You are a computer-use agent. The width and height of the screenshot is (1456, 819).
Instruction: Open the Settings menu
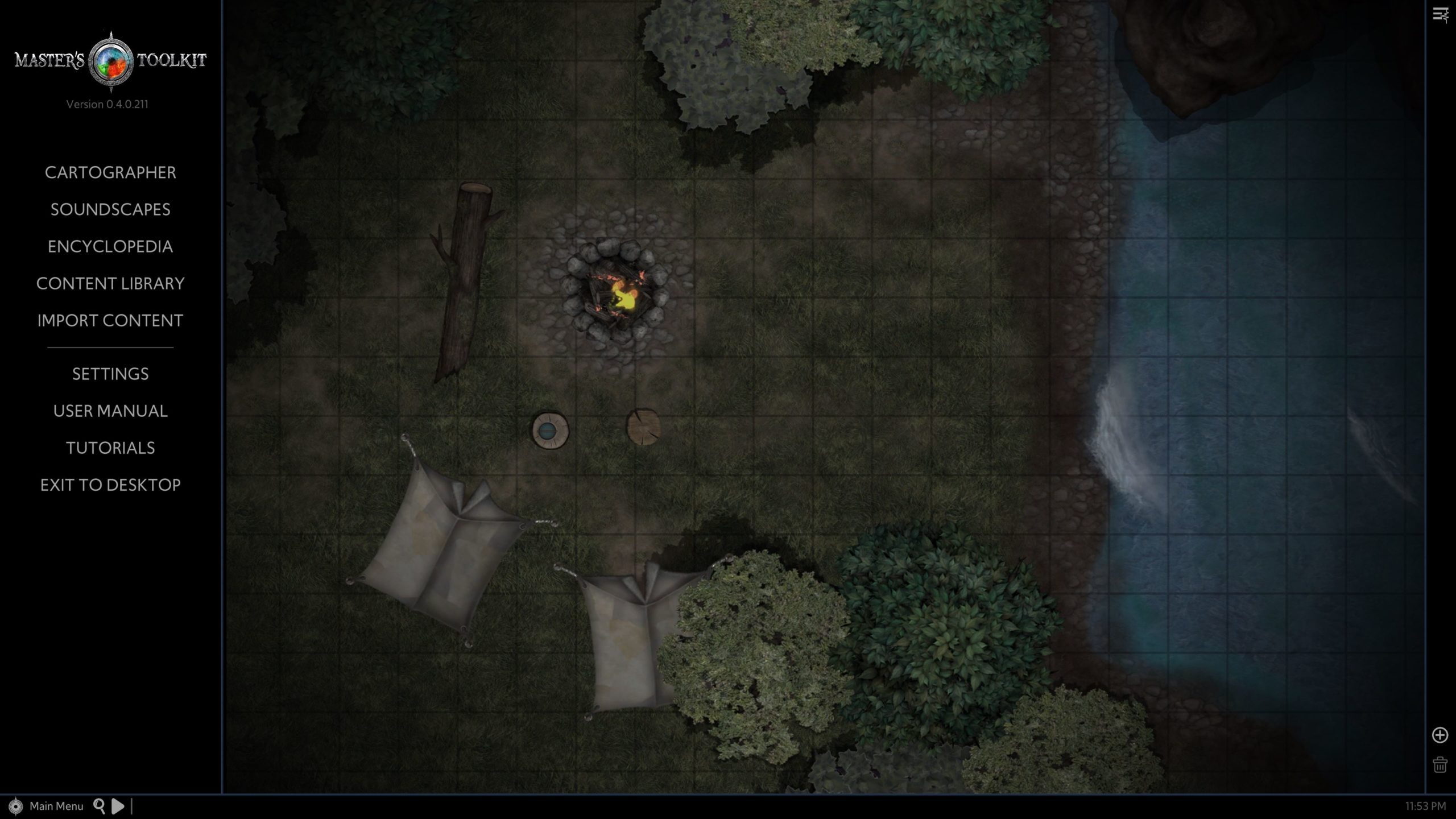pyautogui.click(x=110, y=374)
